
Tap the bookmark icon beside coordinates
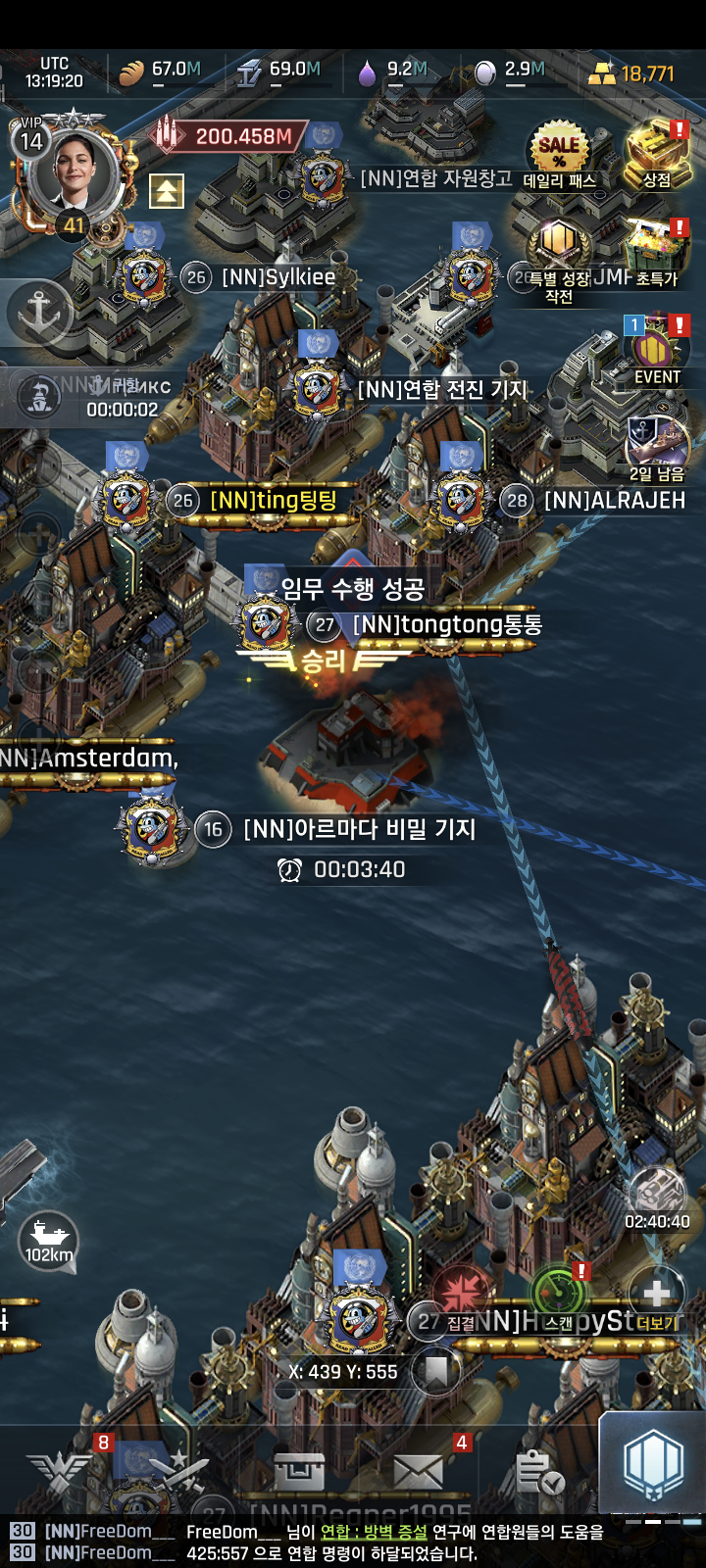pyautogui.click(x=435, y=1371)
